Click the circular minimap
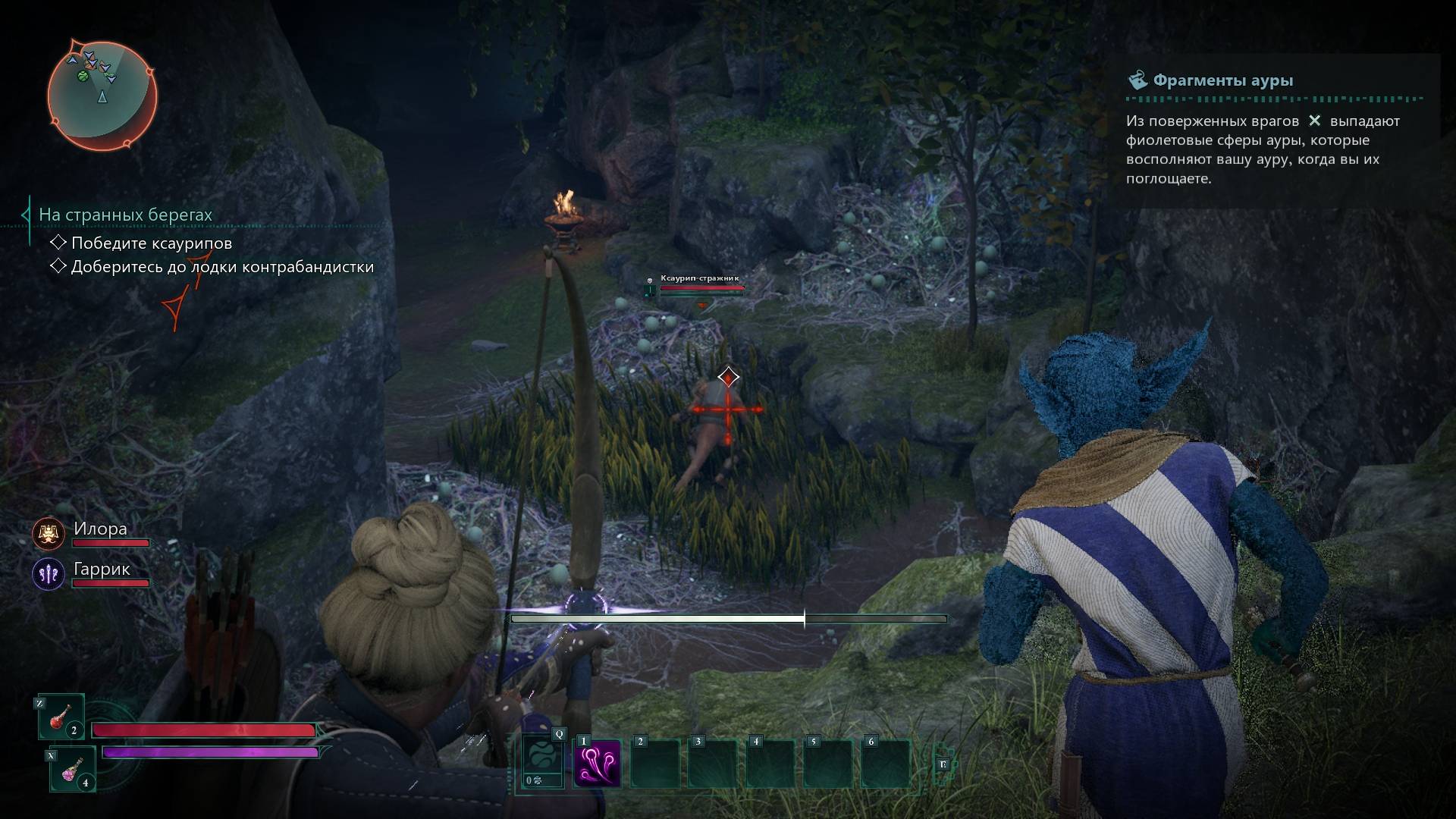Viewport: 1456px width, 819px height. point(102,95)
